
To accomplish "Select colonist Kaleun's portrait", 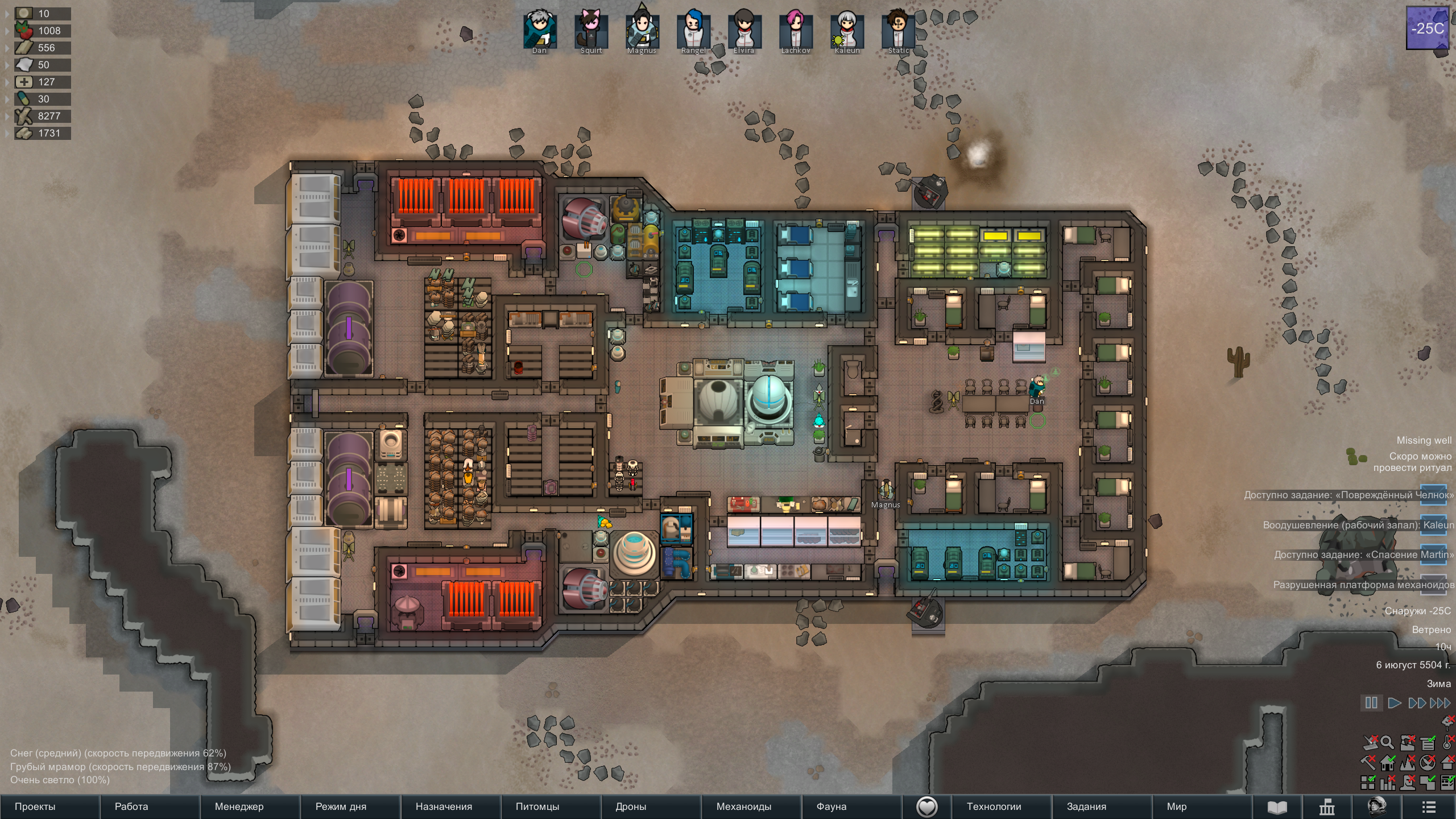I will pos(847,31).
